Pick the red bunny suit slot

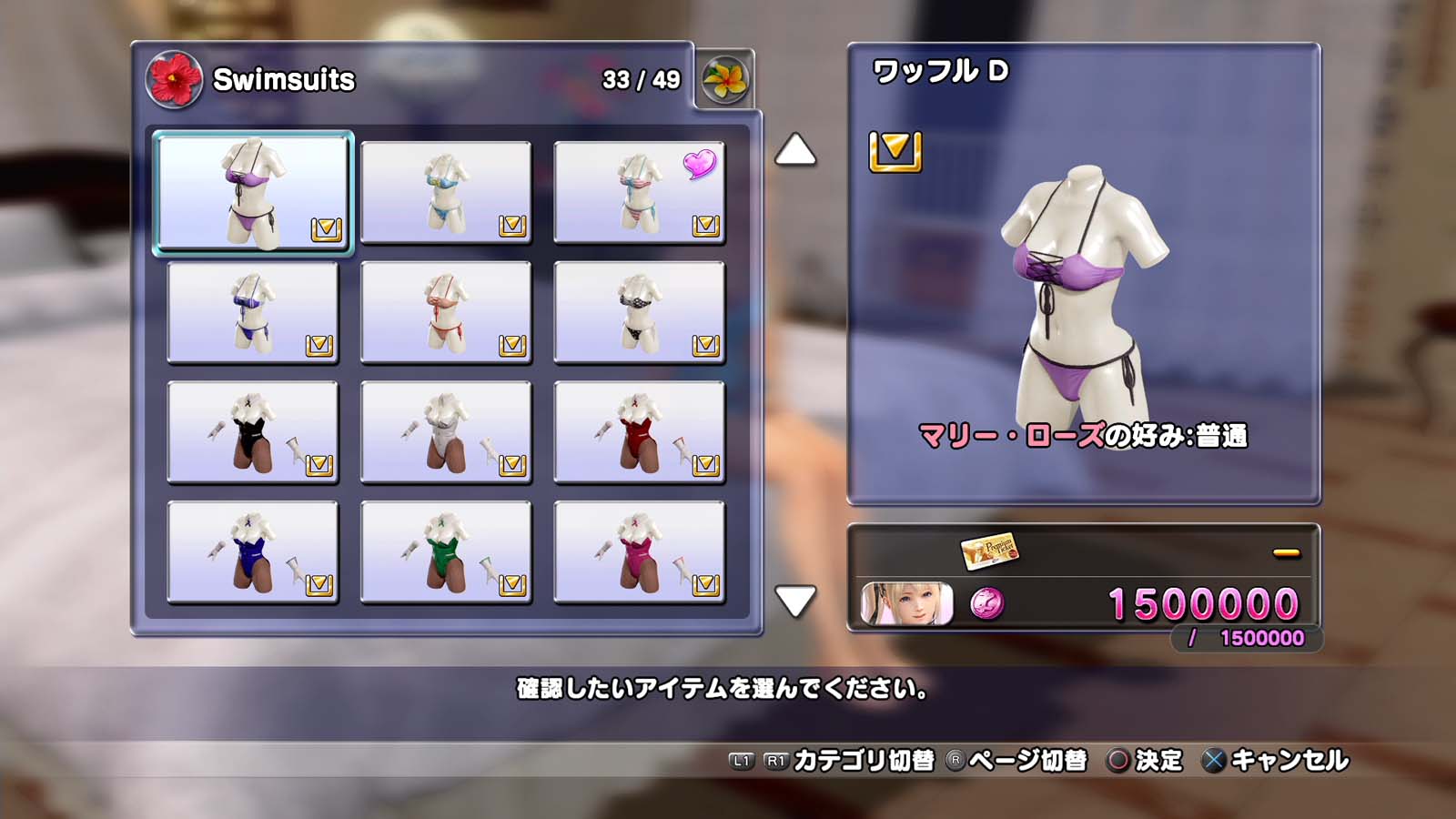pyautogui.click(x=639, y=432)
